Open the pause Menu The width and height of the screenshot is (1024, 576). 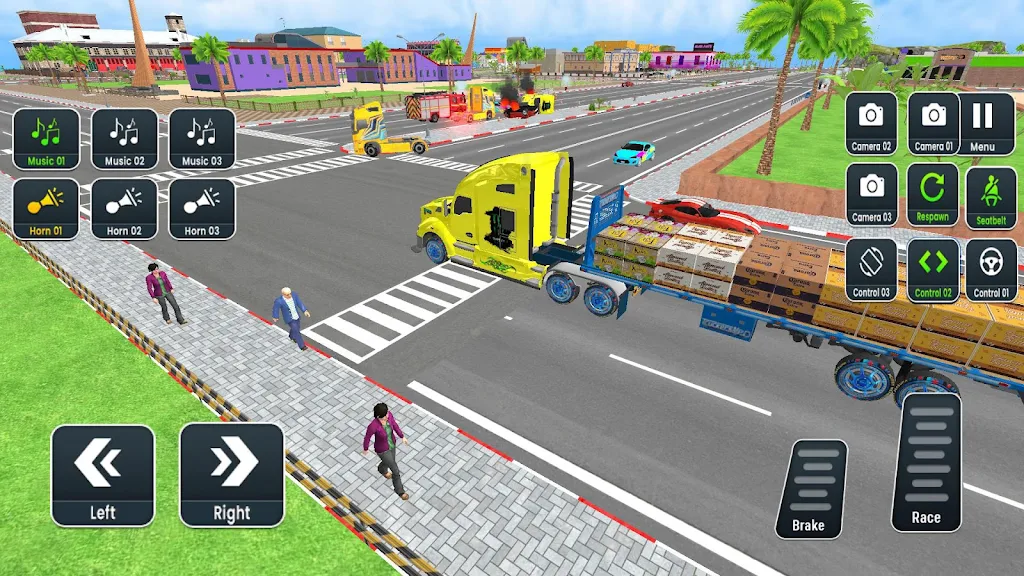point(983,123)
